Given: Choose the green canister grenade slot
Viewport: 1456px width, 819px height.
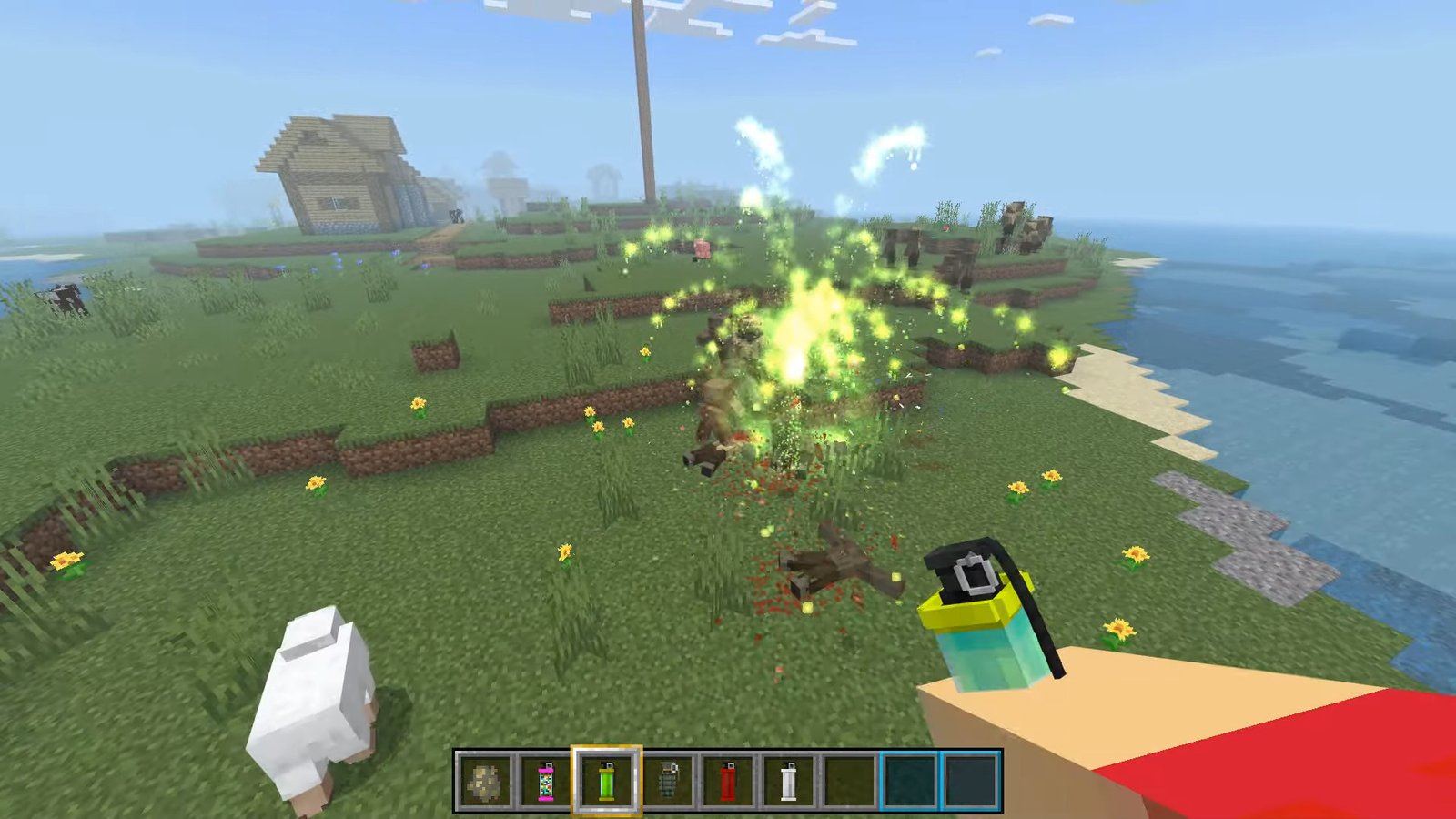Looking at the screenshot, I should 606,782.
